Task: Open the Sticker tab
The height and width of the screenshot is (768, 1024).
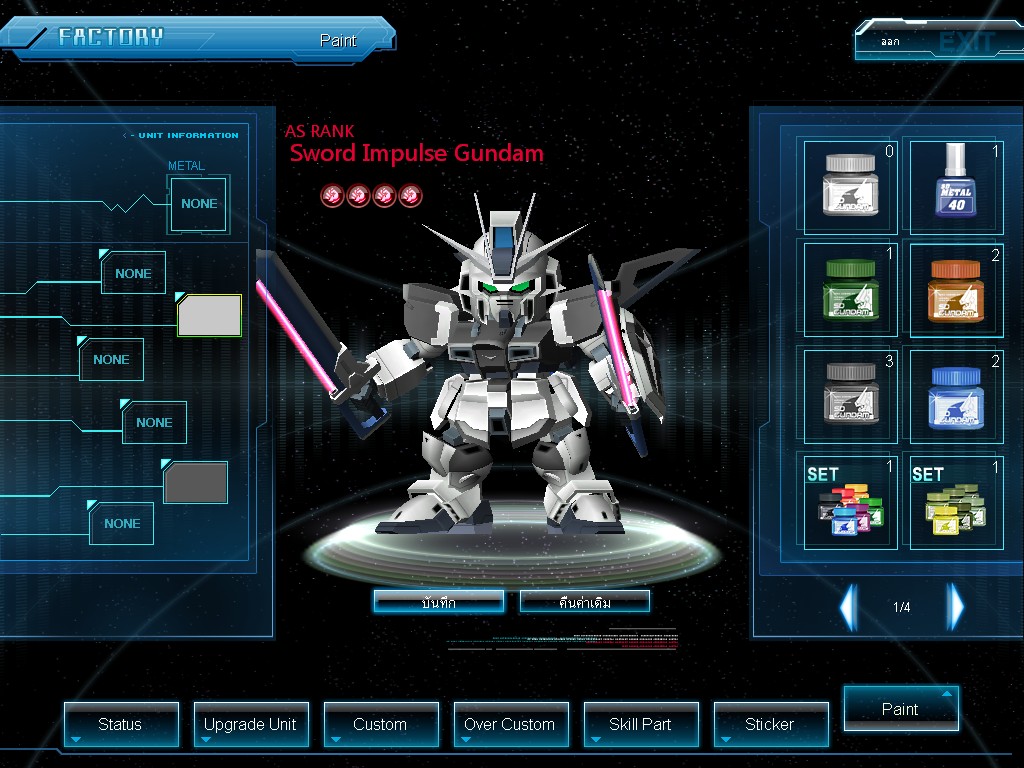Action: (770, 724)
